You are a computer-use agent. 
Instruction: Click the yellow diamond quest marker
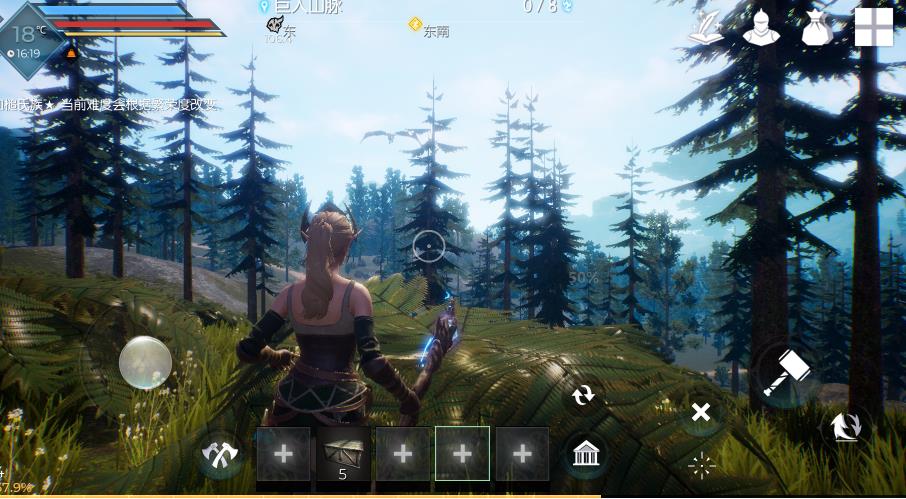(x=415, y=25)
